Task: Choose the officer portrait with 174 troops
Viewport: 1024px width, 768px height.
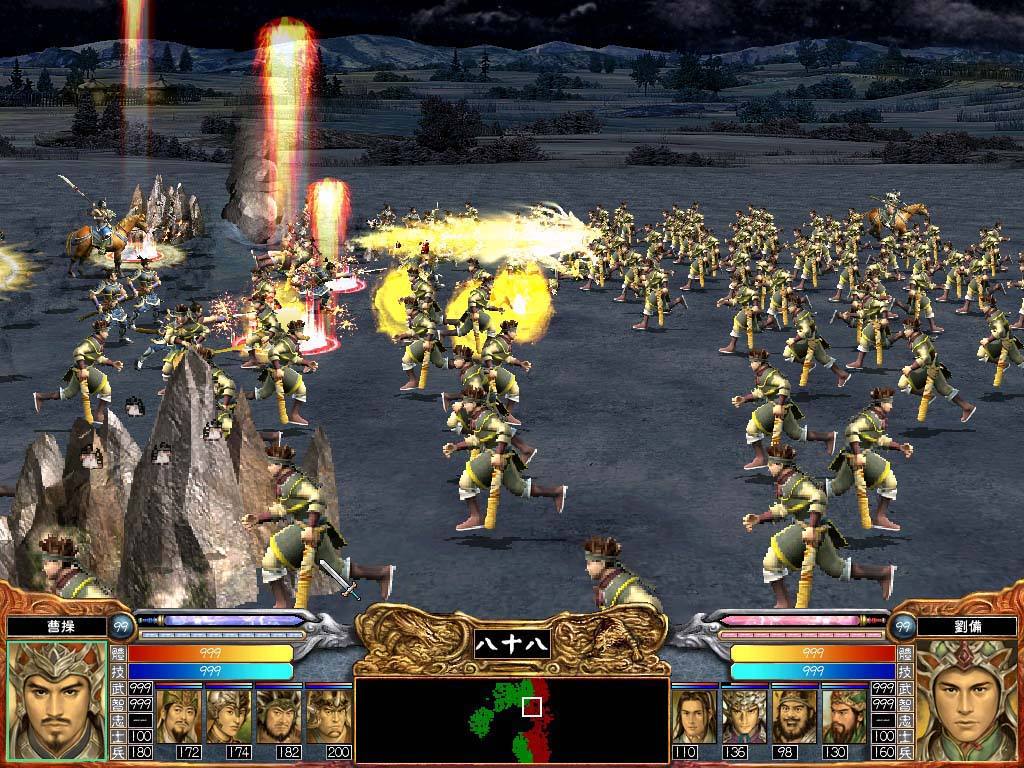Action: point(229,714)
